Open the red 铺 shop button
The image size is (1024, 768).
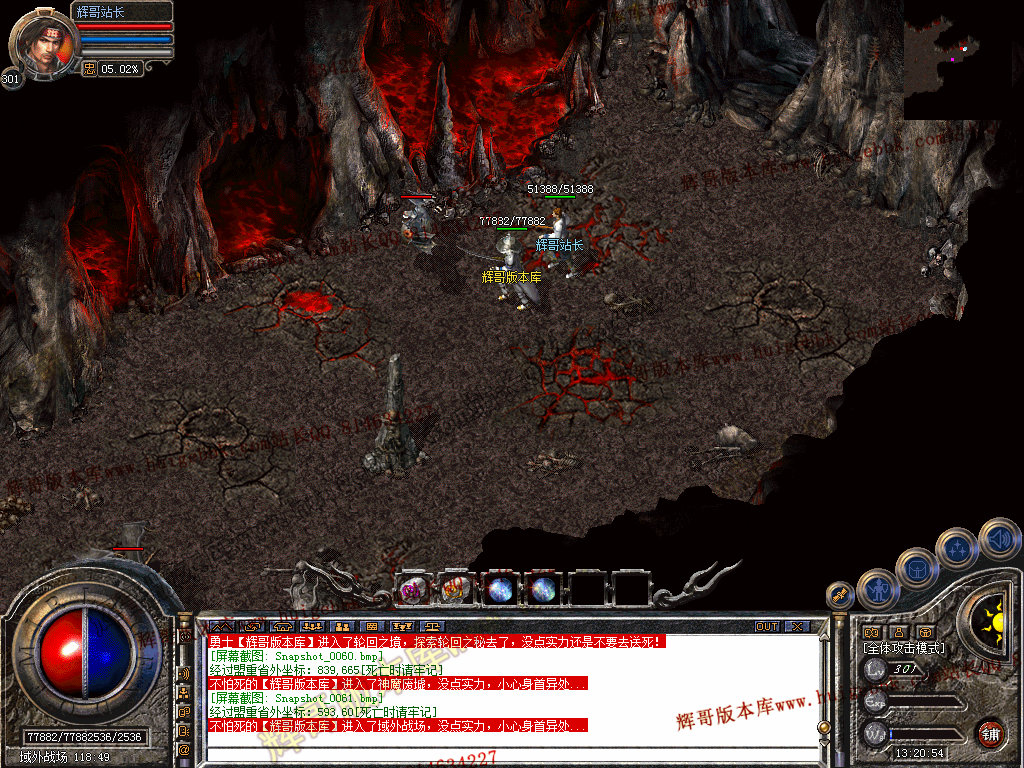click(990, 732)
